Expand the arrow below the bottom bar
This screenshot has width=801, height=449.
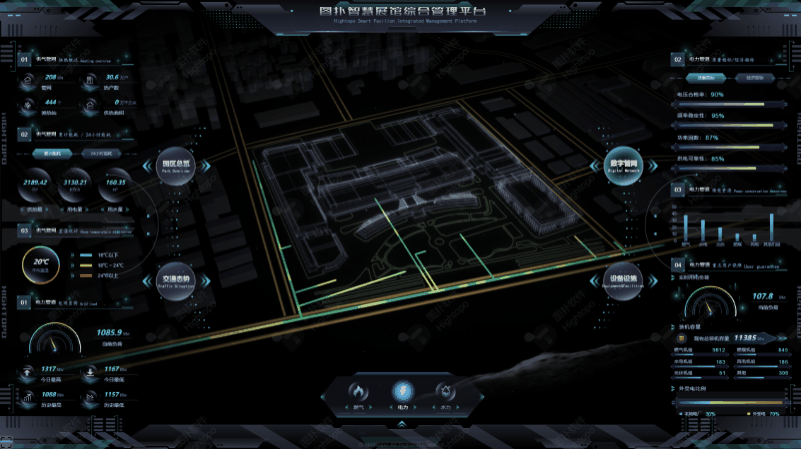401,424
